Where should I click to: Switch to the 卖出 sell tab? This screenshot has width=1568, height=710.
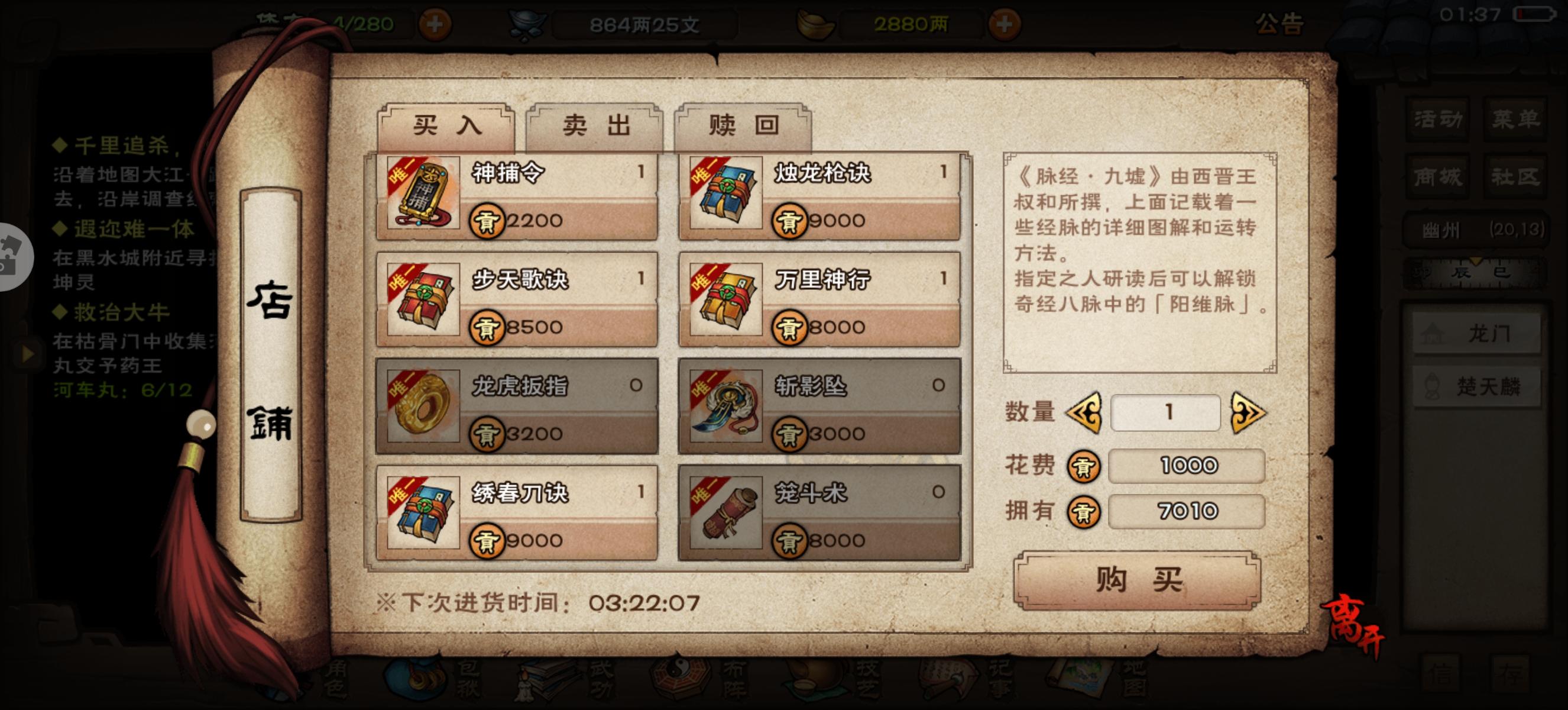(594, 125)
